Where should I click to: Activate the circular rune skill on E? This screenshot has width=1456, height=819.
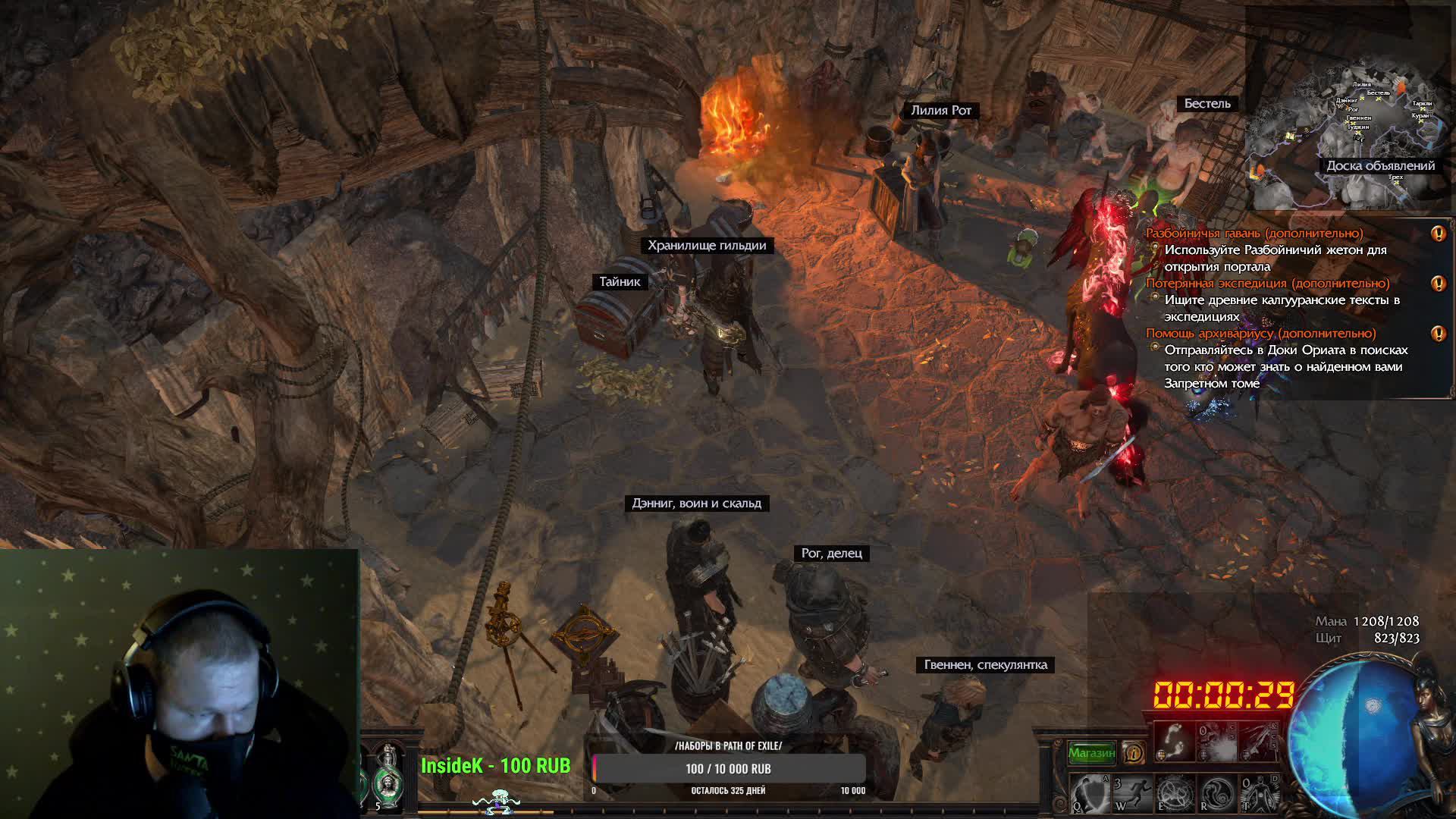click(x=1174, y=793)
